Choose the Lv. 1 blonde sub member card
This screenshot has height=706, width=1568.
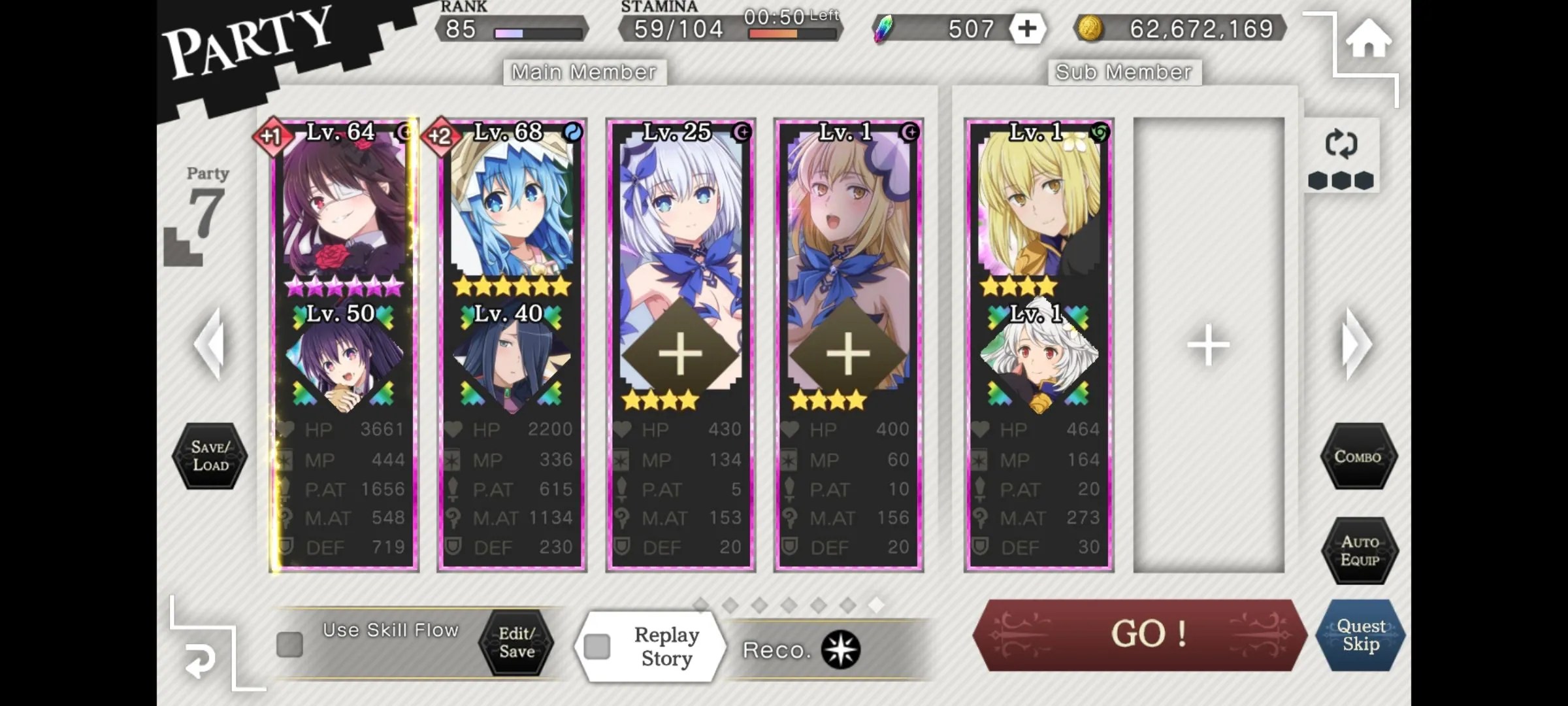pos(1038,209)
